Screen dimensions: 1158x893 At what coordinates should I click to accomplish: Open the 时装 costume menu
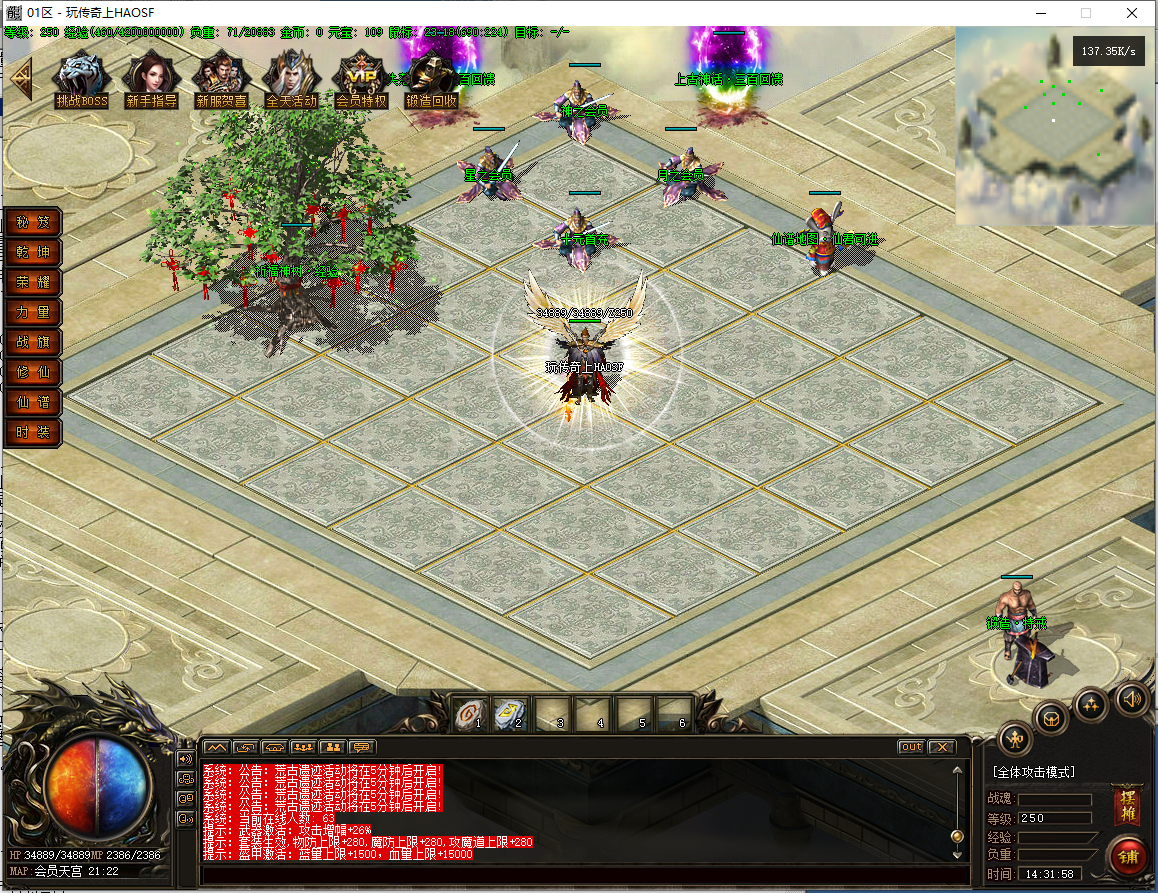(32, 432)
